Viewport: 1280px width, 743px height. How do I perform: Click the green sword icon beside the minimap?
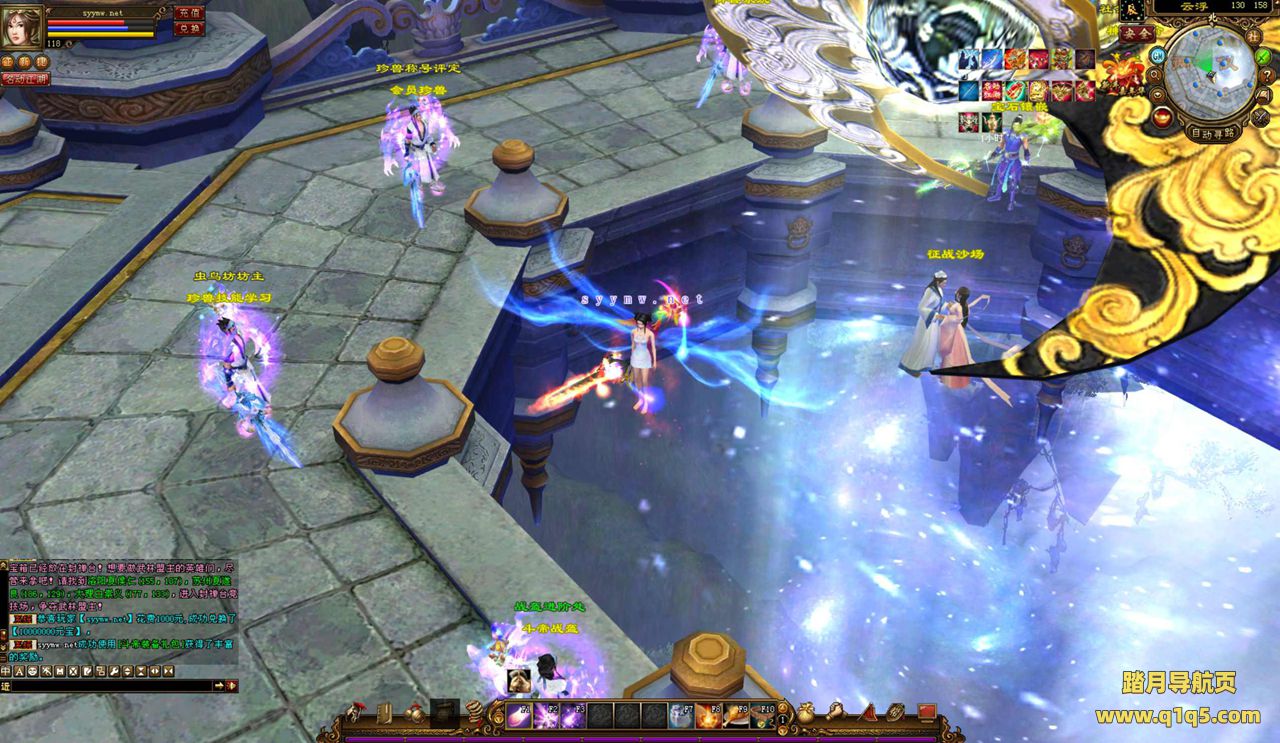coord(1264,56)
